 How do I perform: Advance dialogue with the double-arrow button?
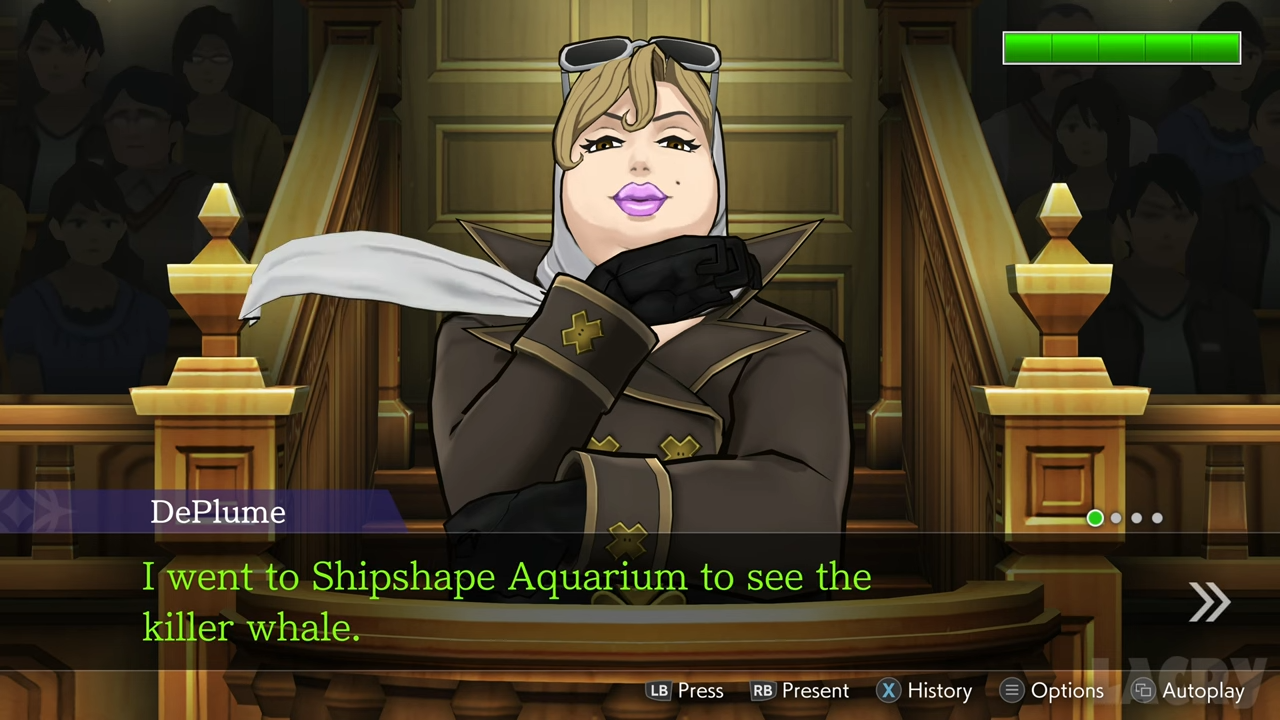coord(1209,602)
